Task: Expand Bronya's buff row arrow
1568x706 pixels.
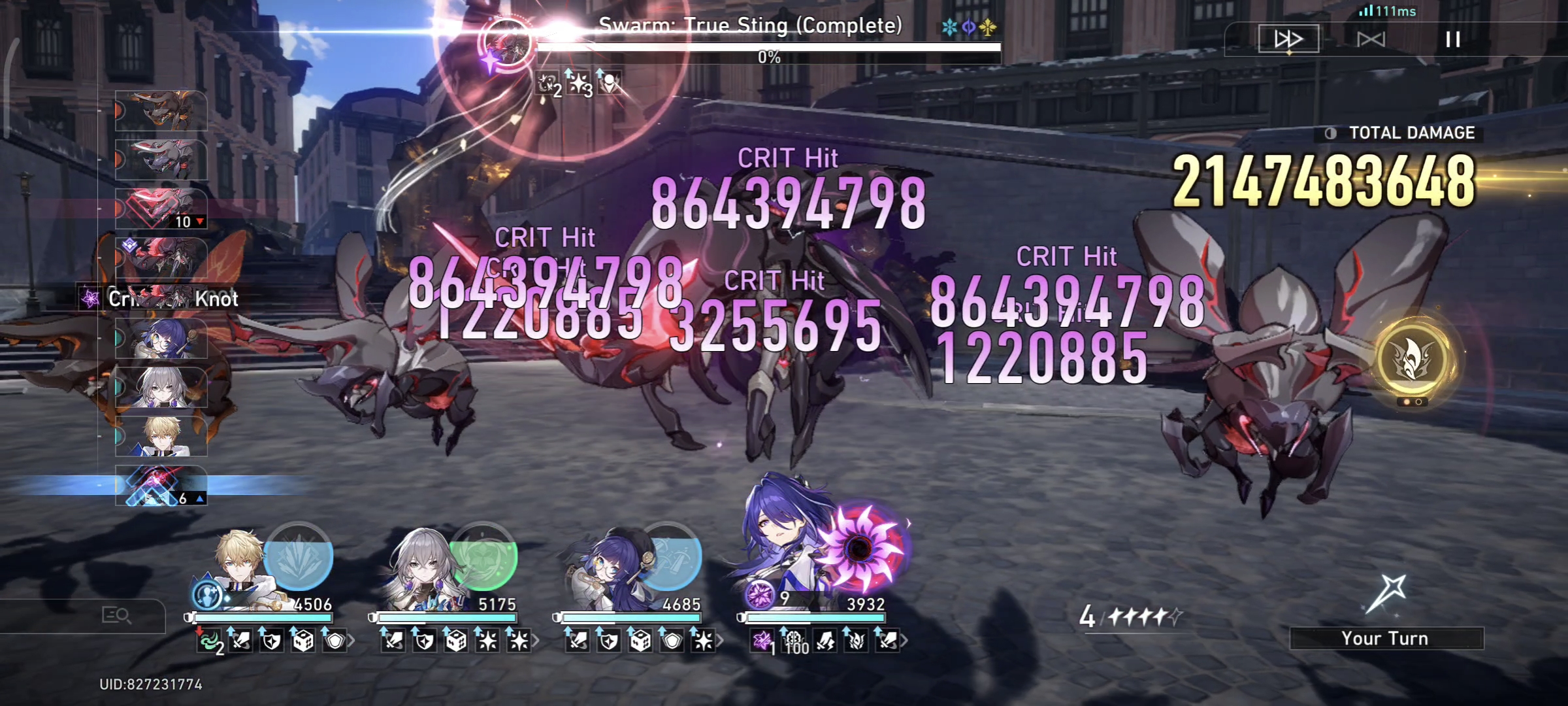Action: [536, 642]
